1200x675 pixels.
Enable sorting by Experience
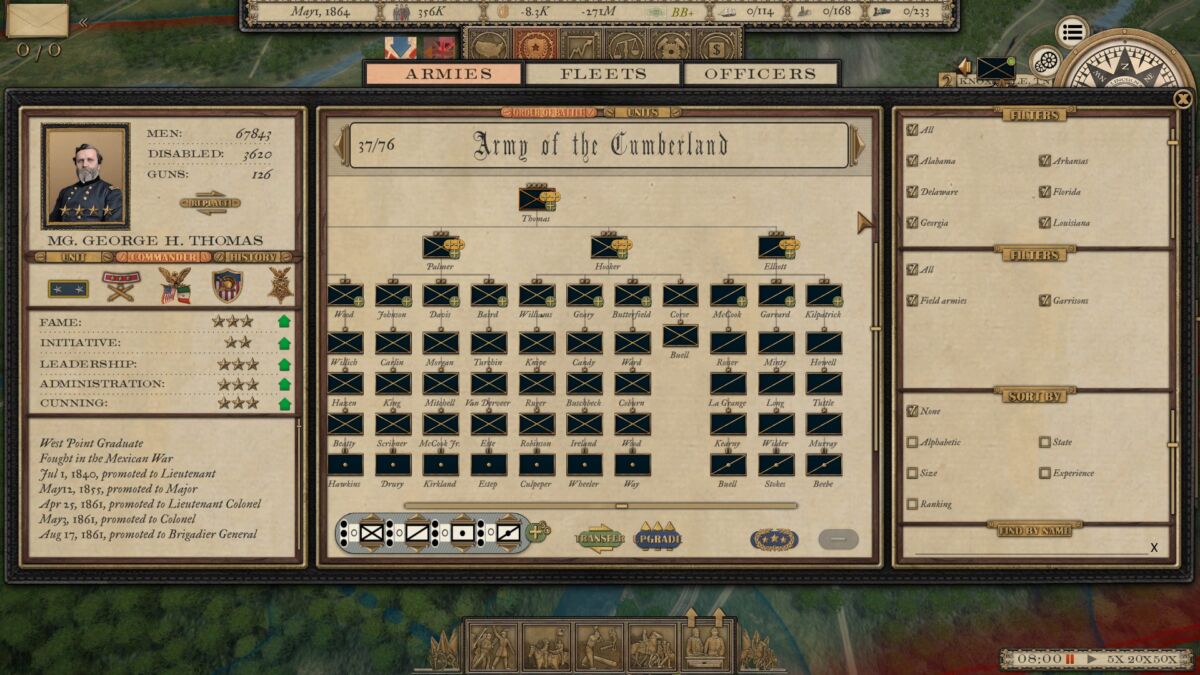[1045, 473]
